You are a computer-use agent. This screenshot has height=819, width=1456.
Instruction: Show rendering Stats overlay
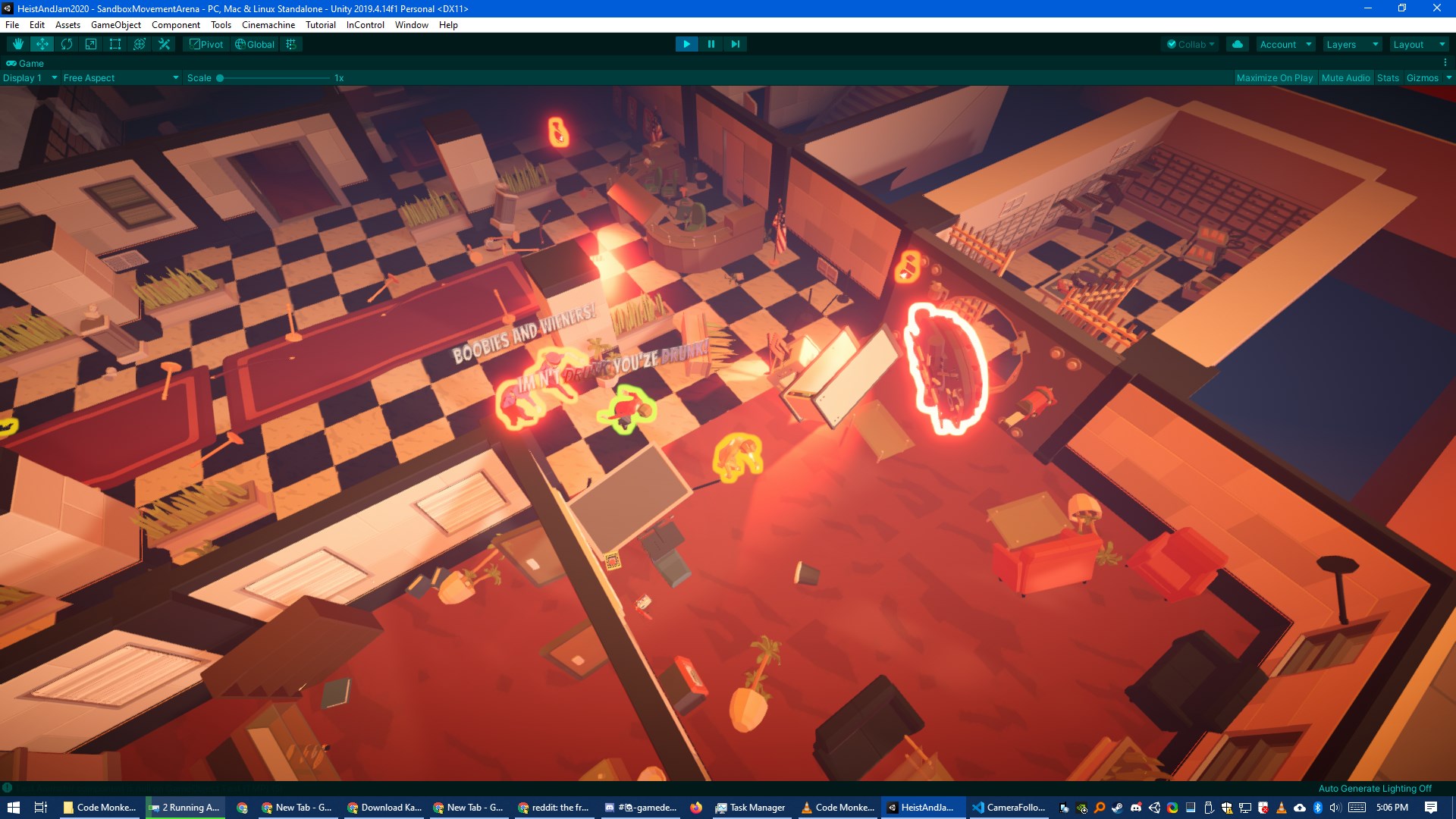1387,77
